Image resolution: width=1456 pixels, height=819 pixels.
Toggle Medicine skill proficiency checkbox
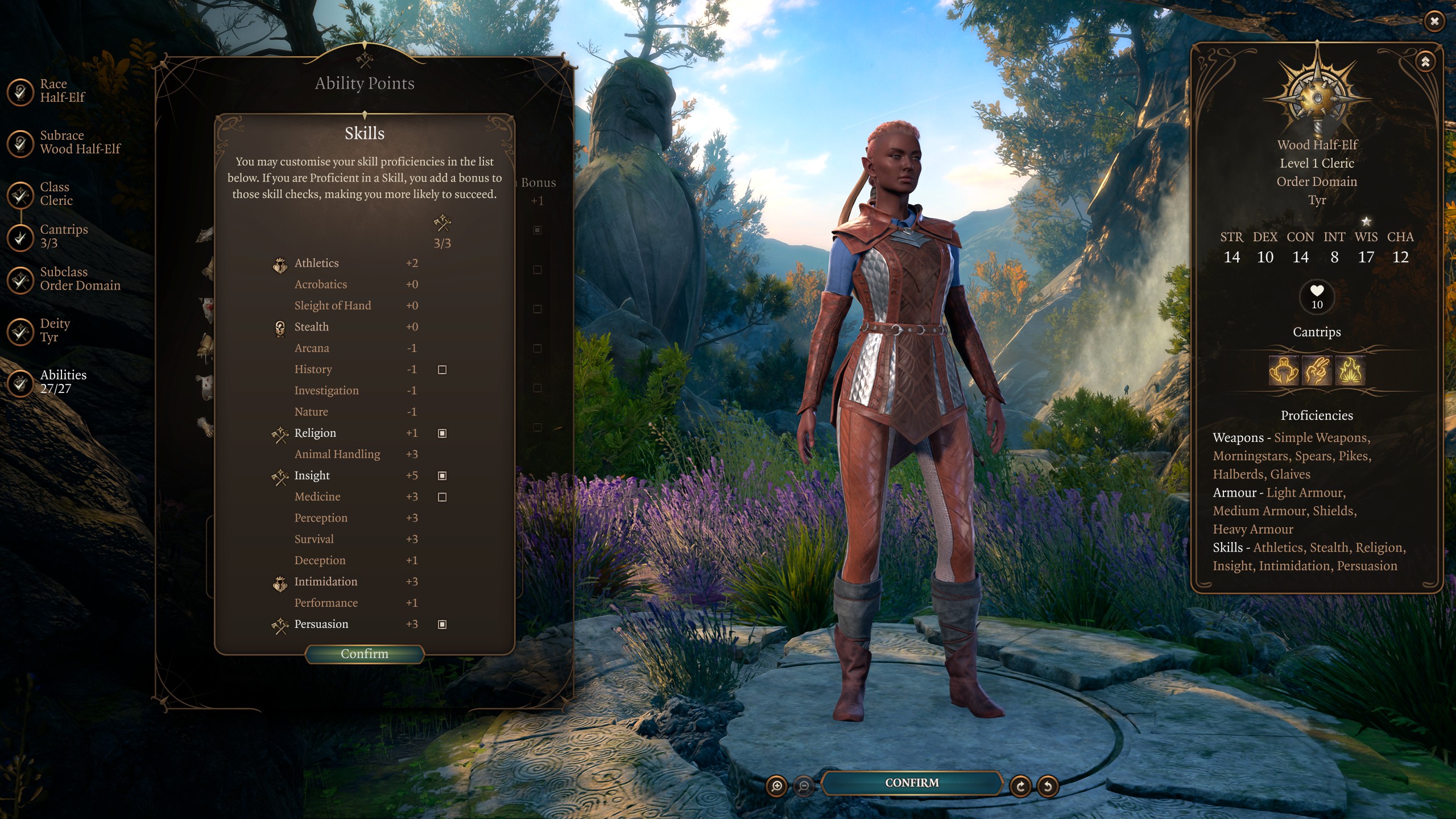pos(442,497)
